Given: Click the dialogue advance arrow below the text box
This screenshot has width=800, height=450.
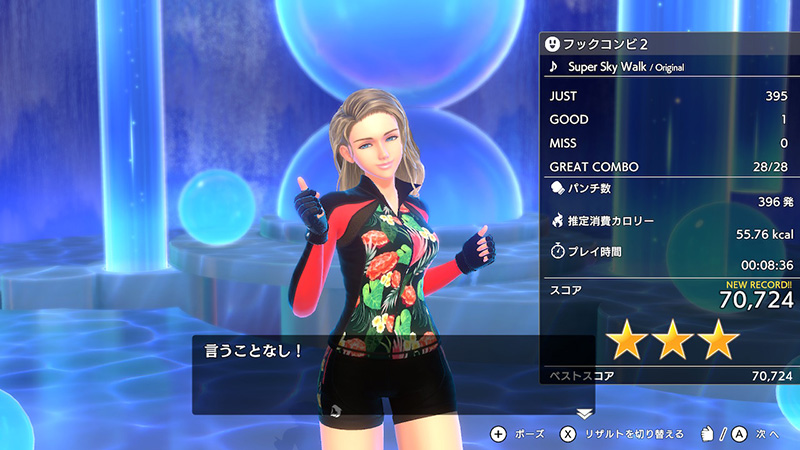Looking at the screenshot, I should tap(585, 413).
